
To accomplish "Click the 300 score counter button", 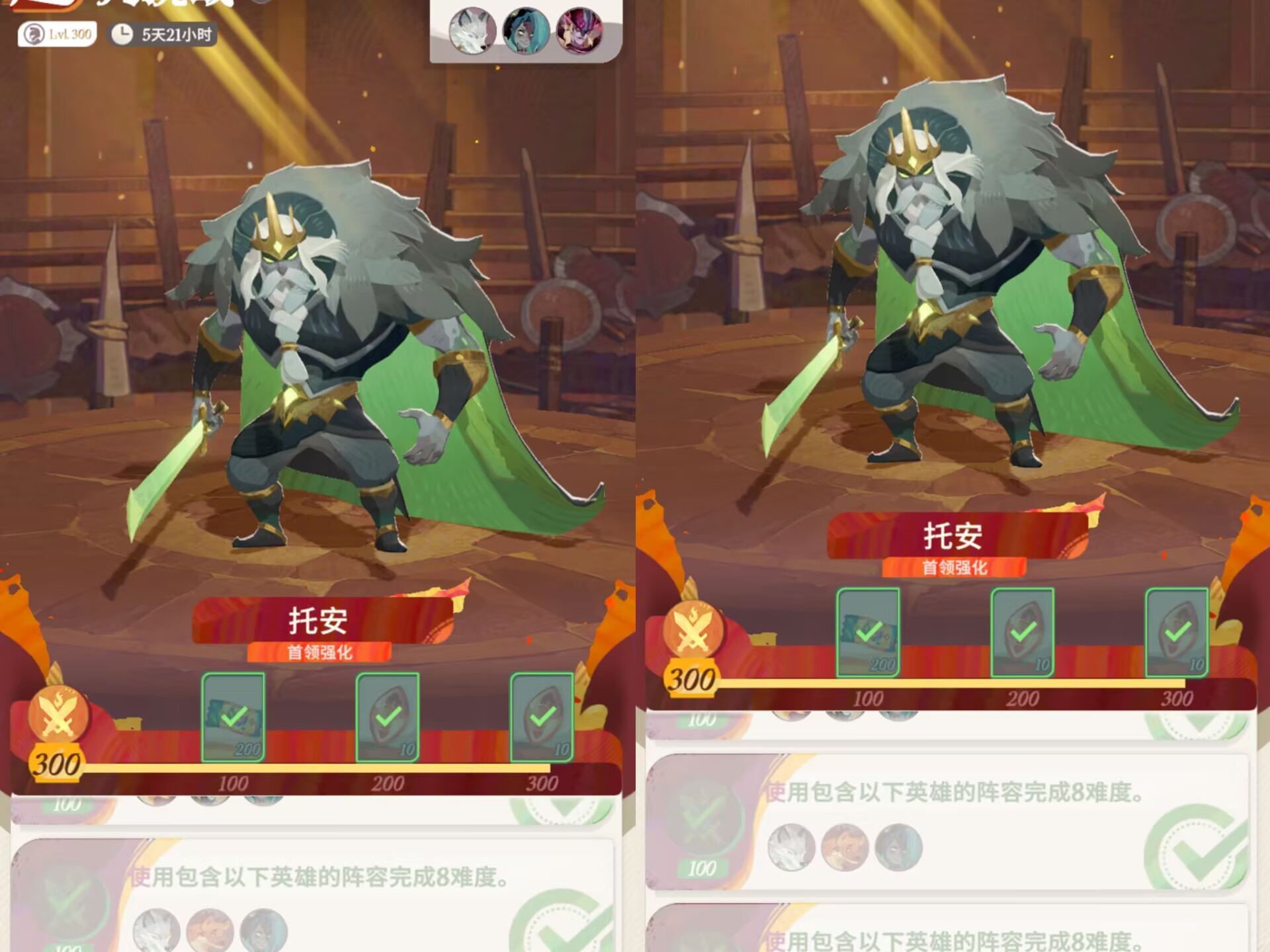I will [56, 764].
